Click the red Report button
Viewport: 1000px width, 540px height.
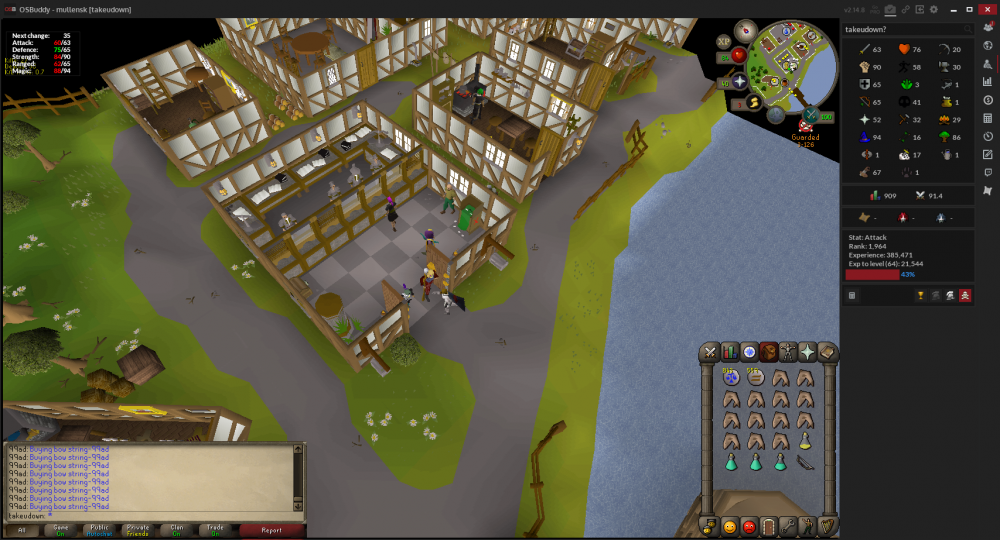pyautogui.click(x=271, y=530)
